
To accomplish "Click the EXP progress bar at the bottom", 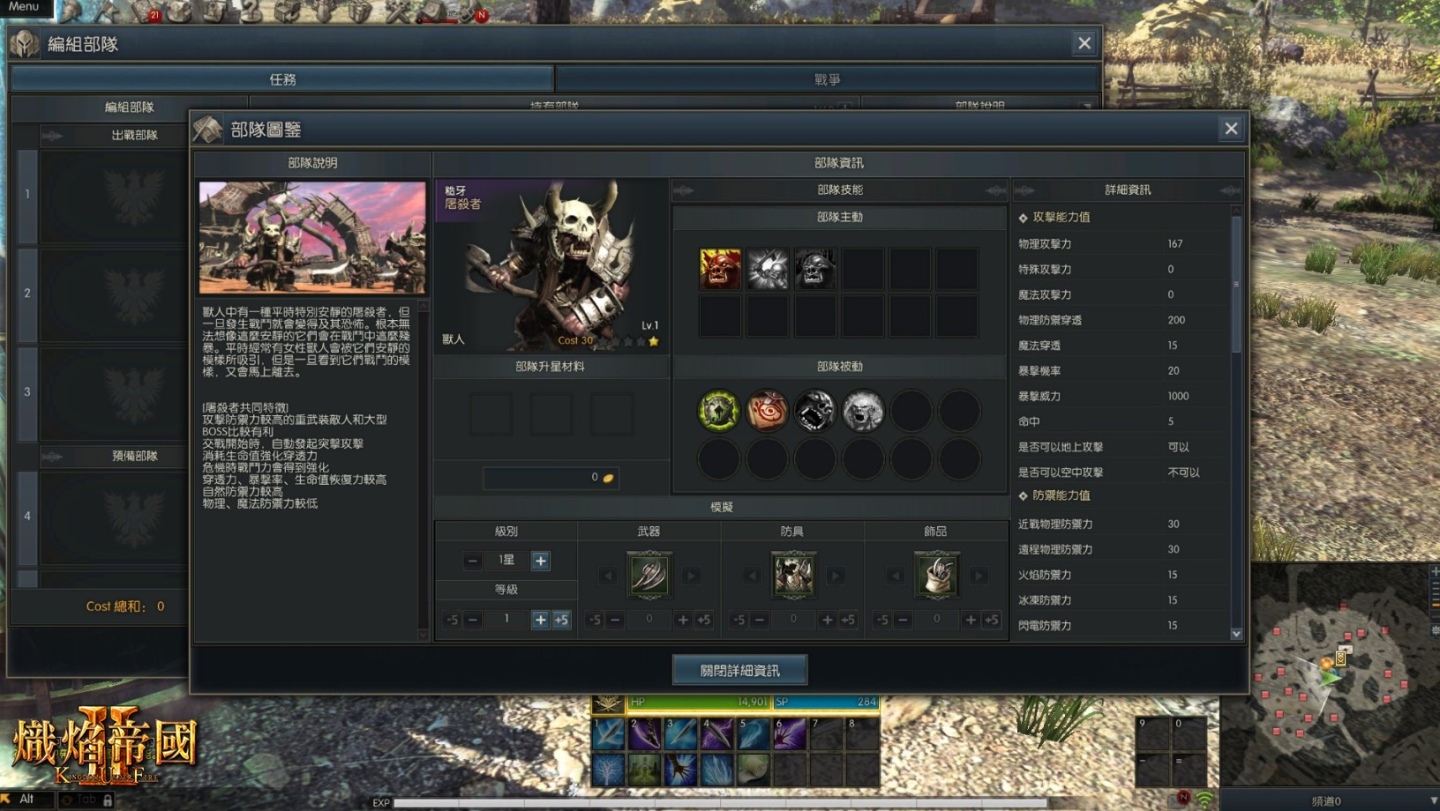I will (700, 800).
